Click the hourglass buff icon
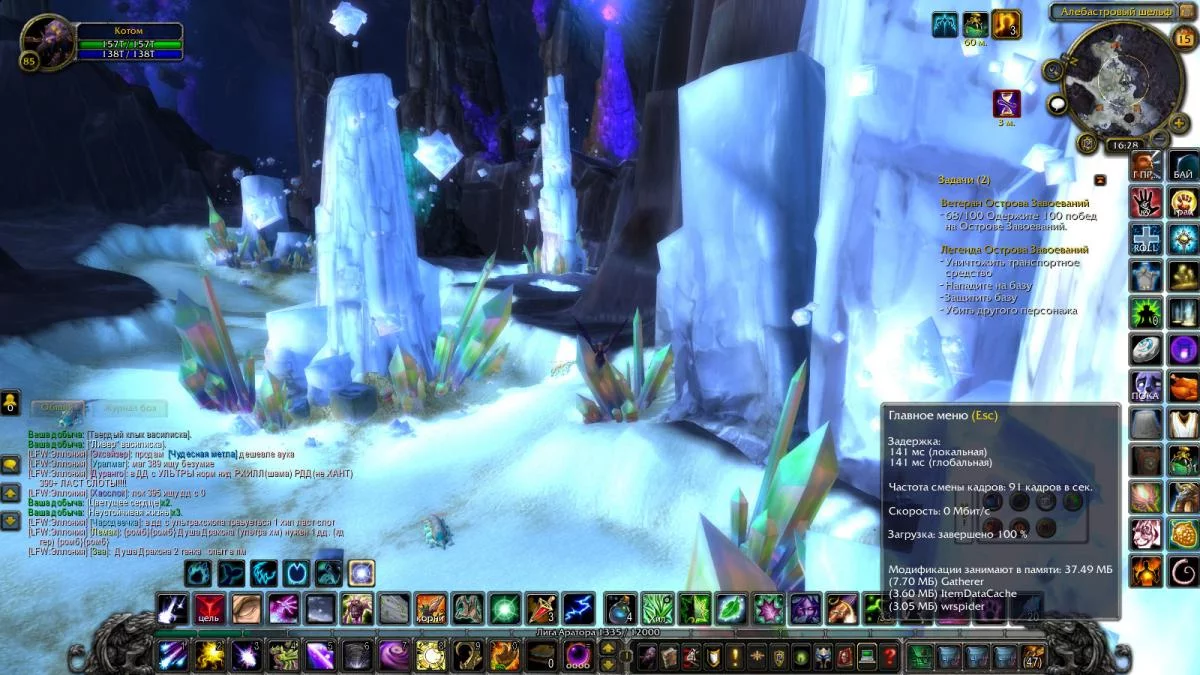 pos(1006,102)
